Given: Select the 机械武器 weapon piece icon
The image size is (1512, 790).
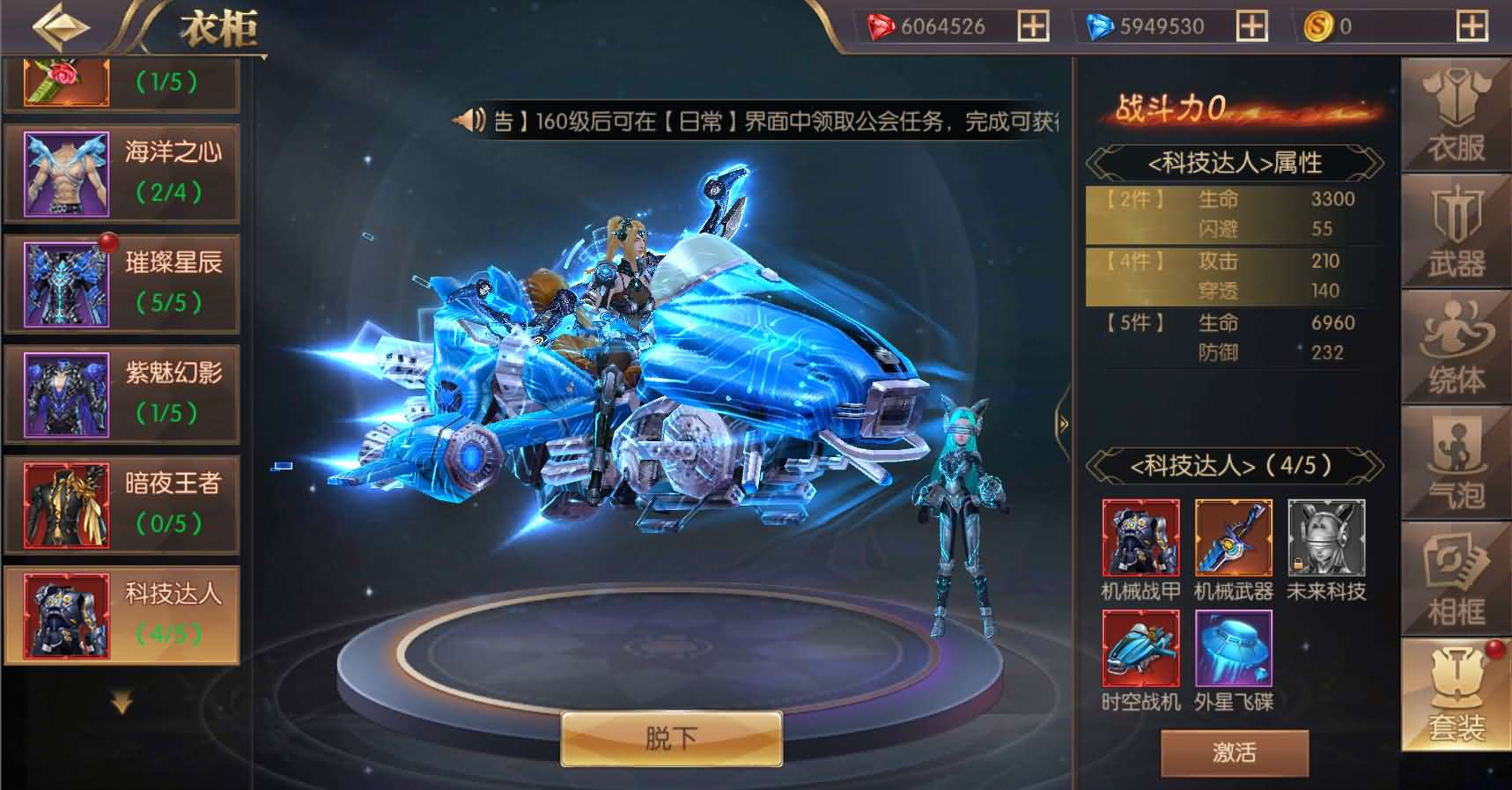Looking at the screenshot, I should point(1233,537).
